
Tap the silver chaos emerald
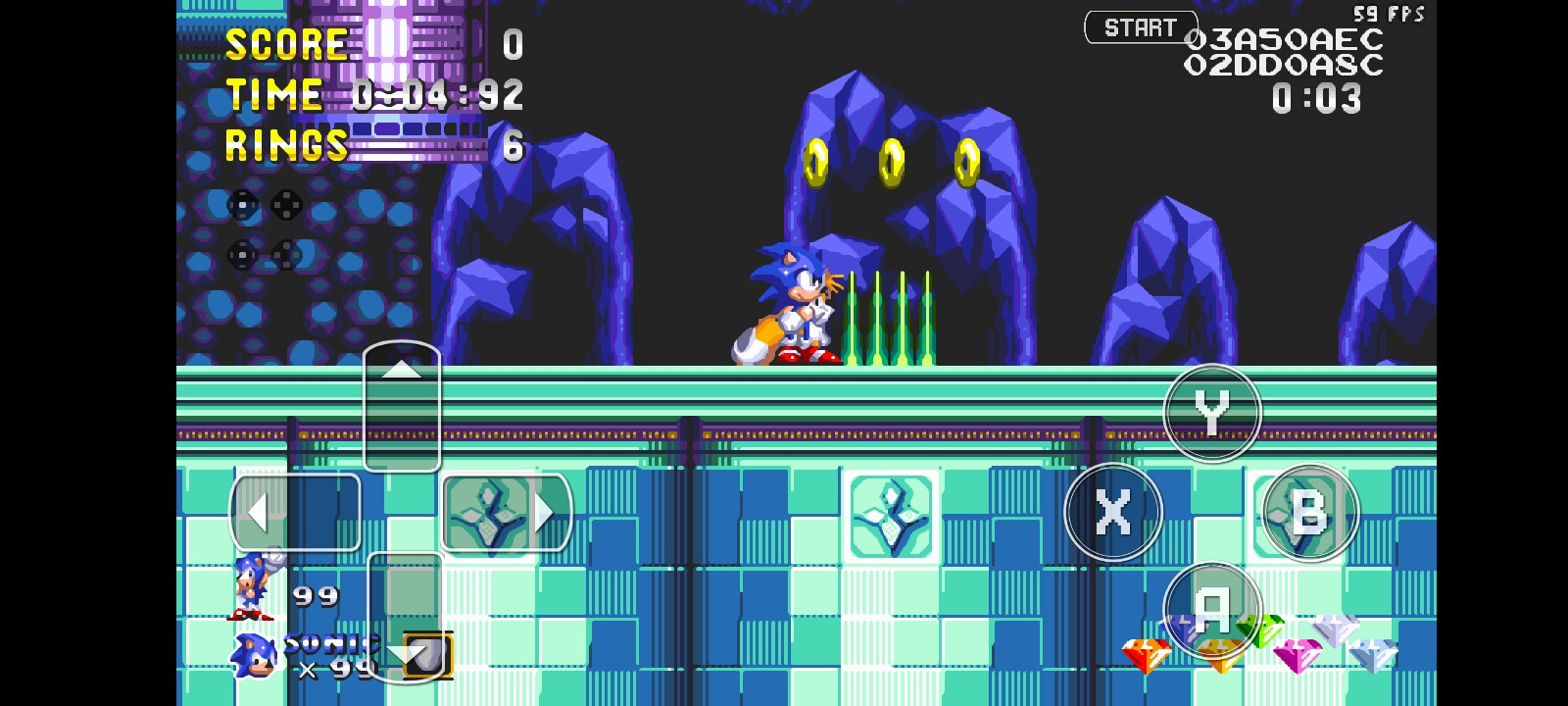point(1335,631)
